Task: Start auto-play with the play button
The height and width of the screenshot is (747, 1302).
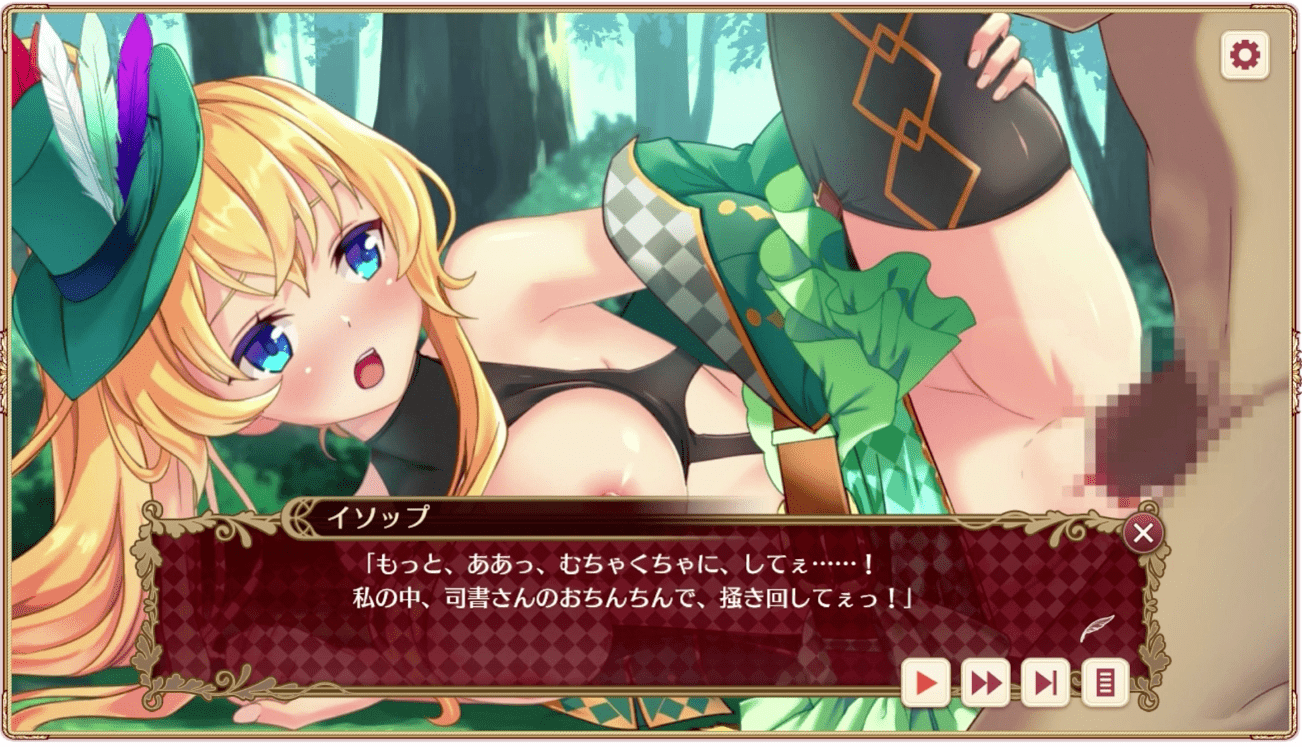Action: [x=926, y=683]
